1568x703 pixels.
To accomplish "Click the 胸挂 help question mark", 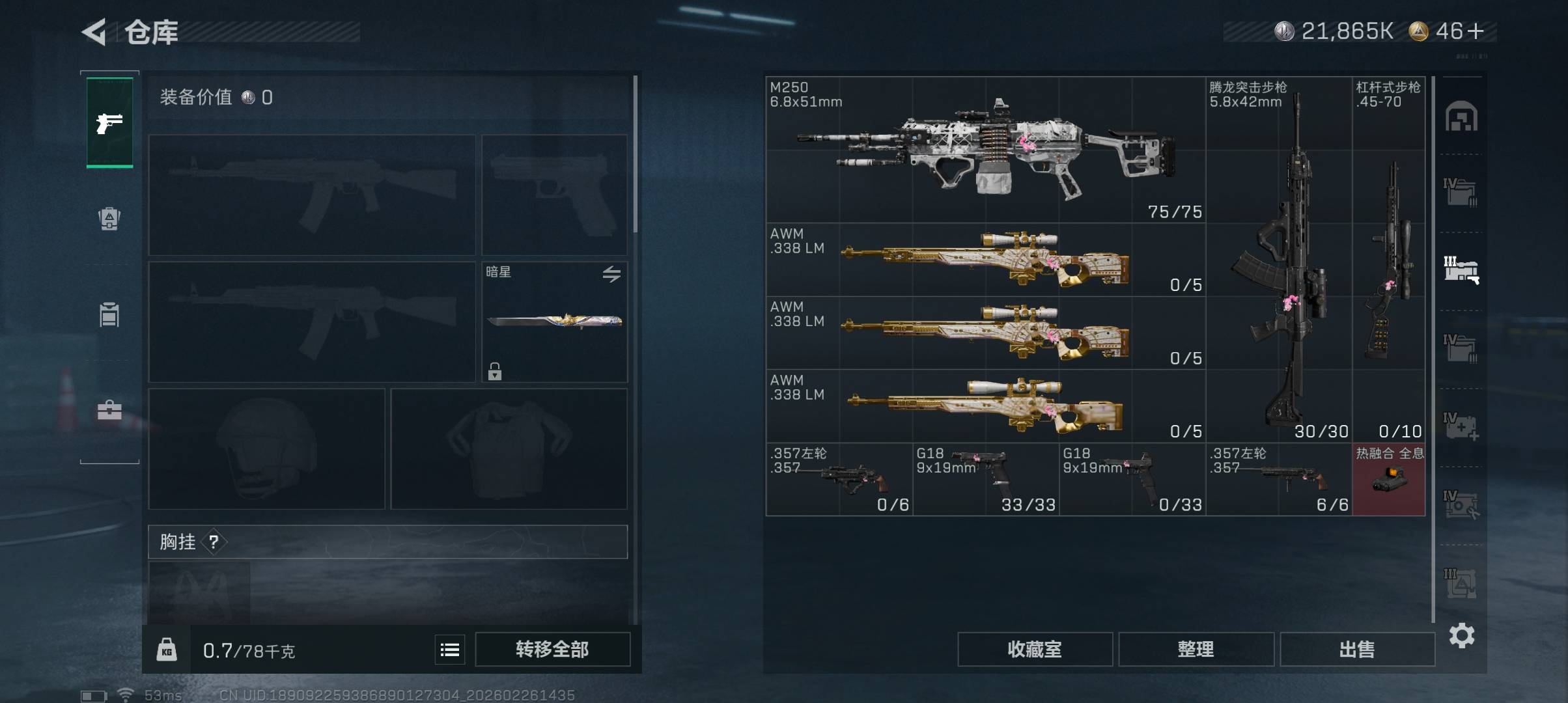I will click(214, 542).
